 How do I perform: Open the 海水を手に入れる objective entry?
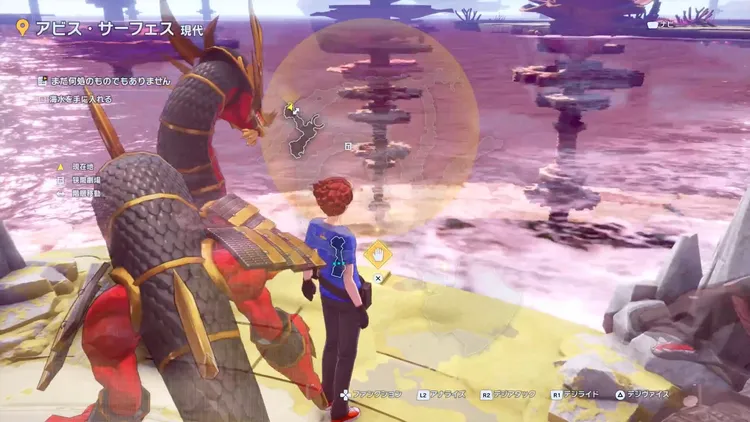click(80, 99)
